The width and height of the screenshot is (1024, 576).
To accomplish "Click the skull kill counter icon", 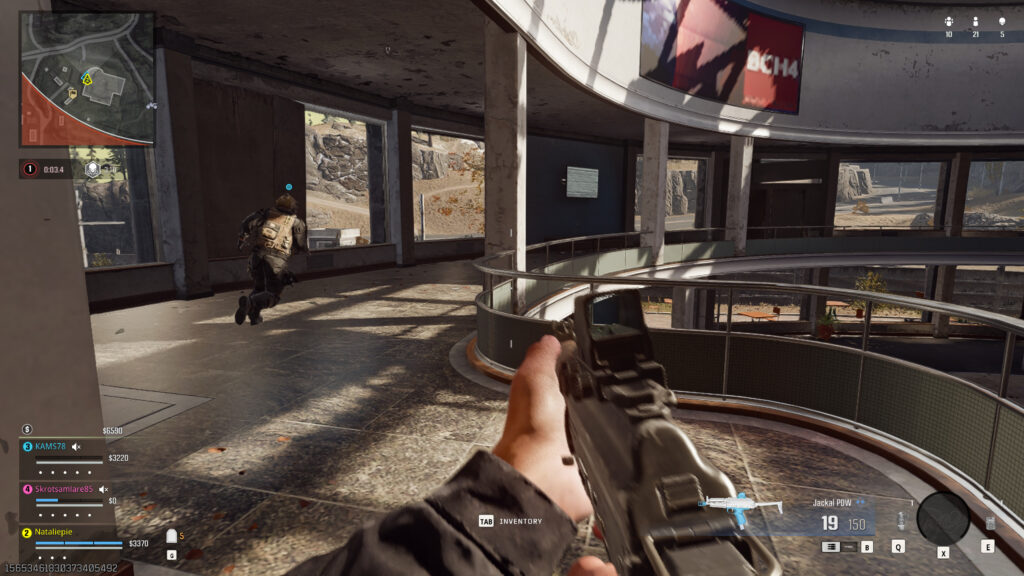I will pyautogui.click(x=1001, y=21).
